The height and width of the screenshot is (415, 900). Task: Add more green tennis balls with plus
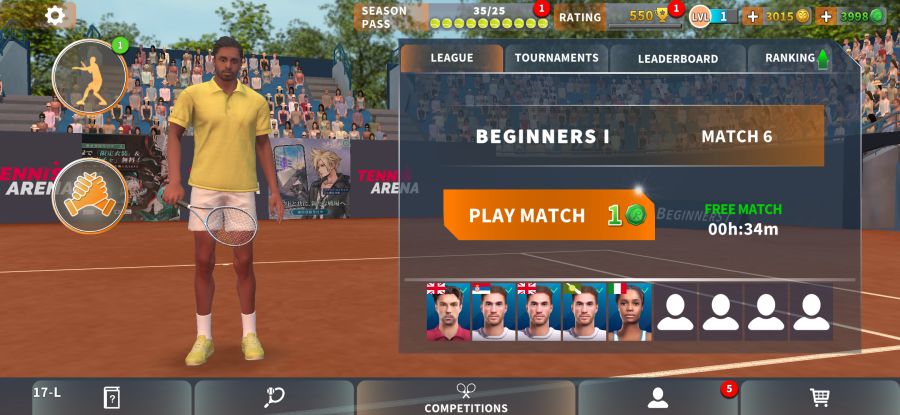coord(826,16)
